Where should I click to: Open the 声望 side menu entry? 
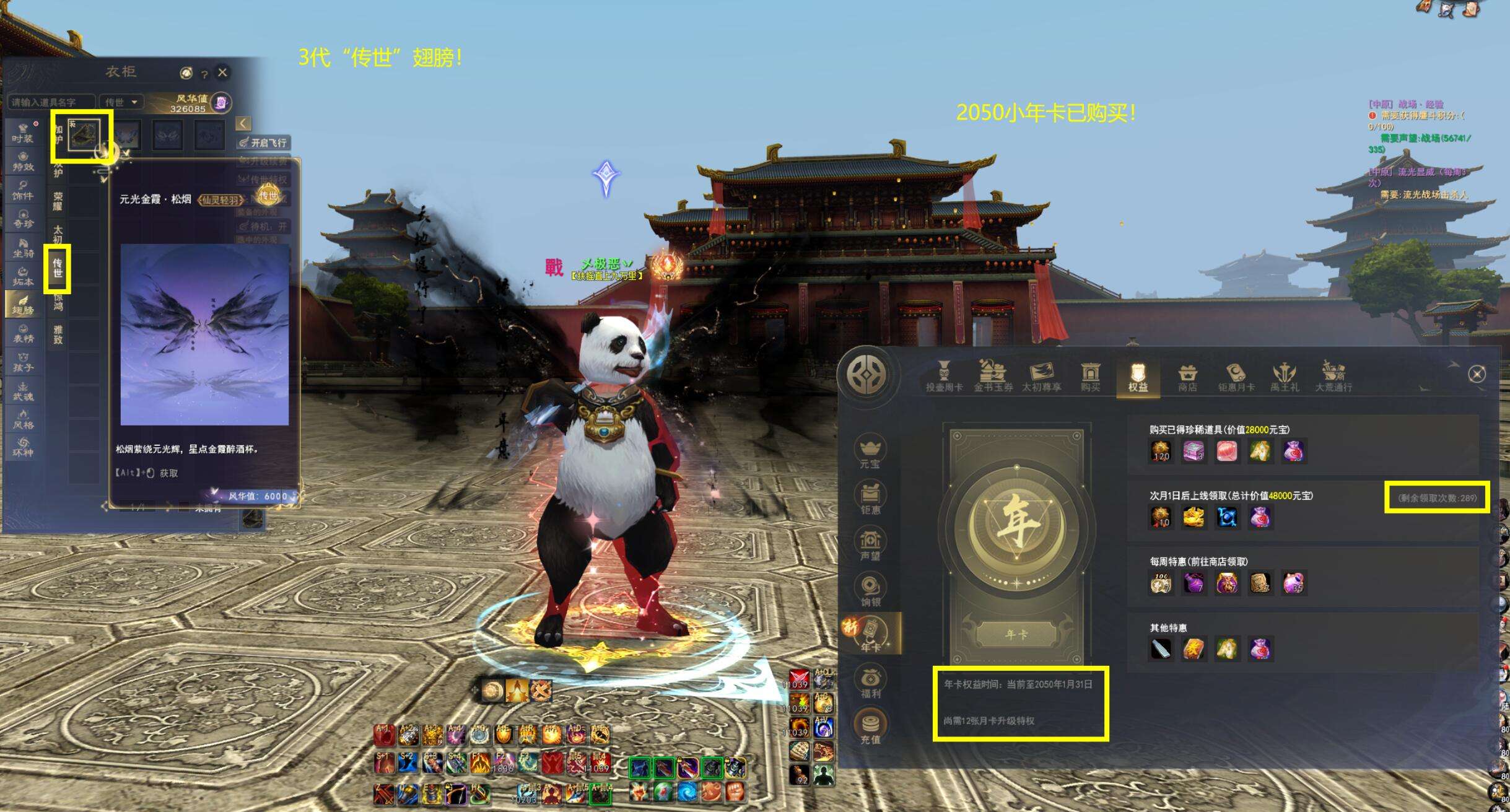(x=870, y=544)
